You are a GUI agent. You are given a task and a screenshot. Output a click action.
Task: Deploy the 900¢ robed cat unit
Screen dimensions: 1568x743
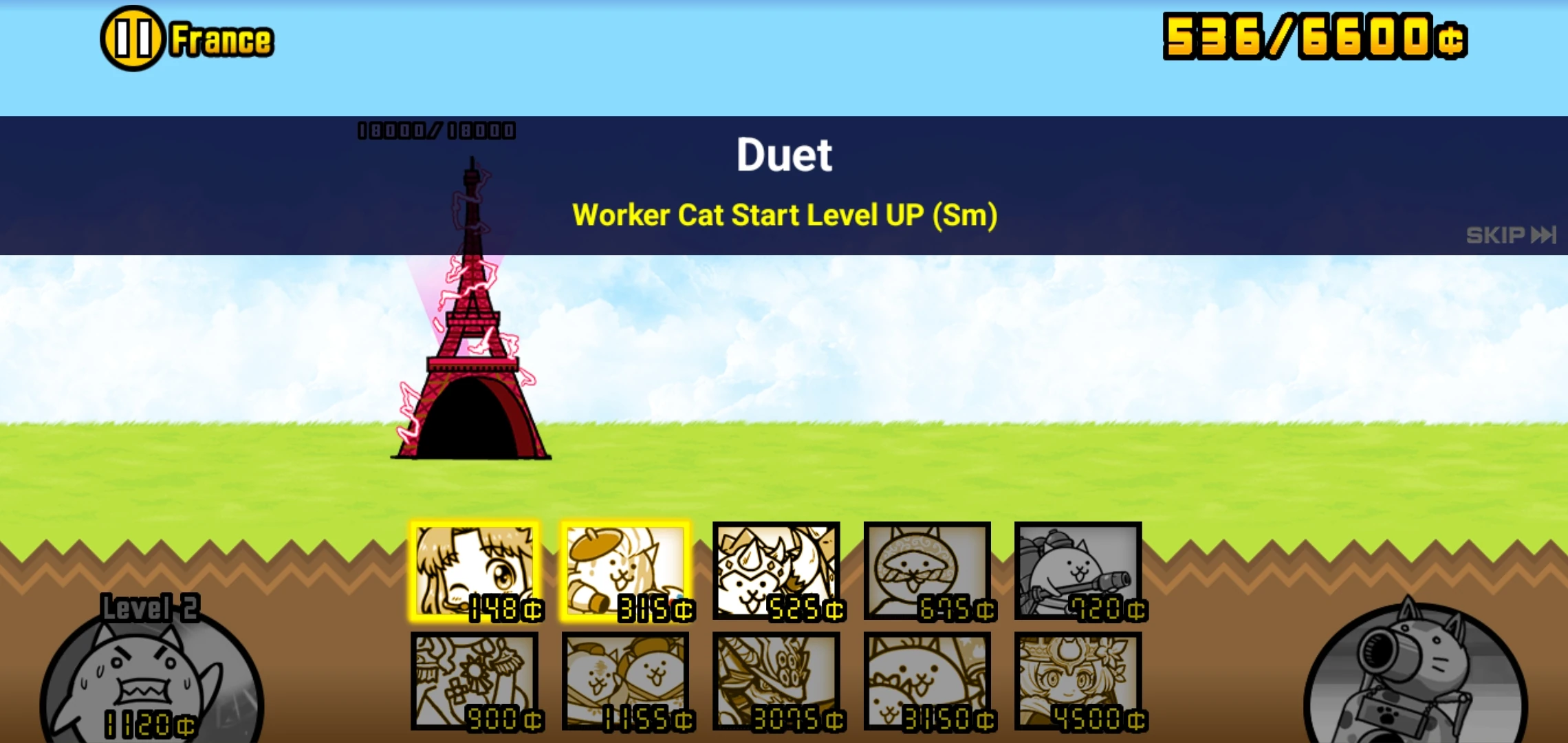pos(476,681)
